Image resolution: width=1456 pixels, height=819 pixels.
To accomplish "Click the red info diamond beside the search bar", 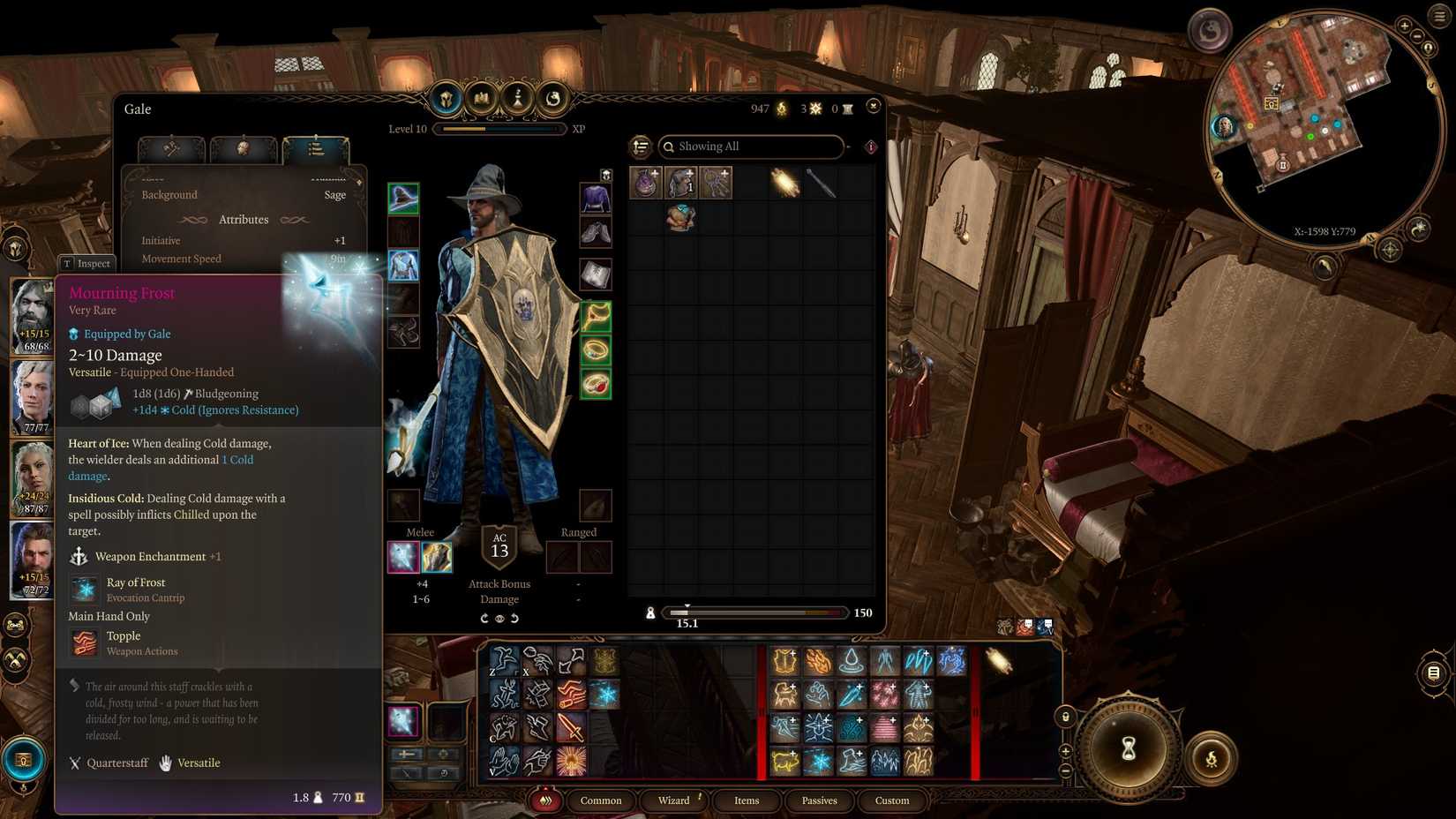I will [871, 147].
